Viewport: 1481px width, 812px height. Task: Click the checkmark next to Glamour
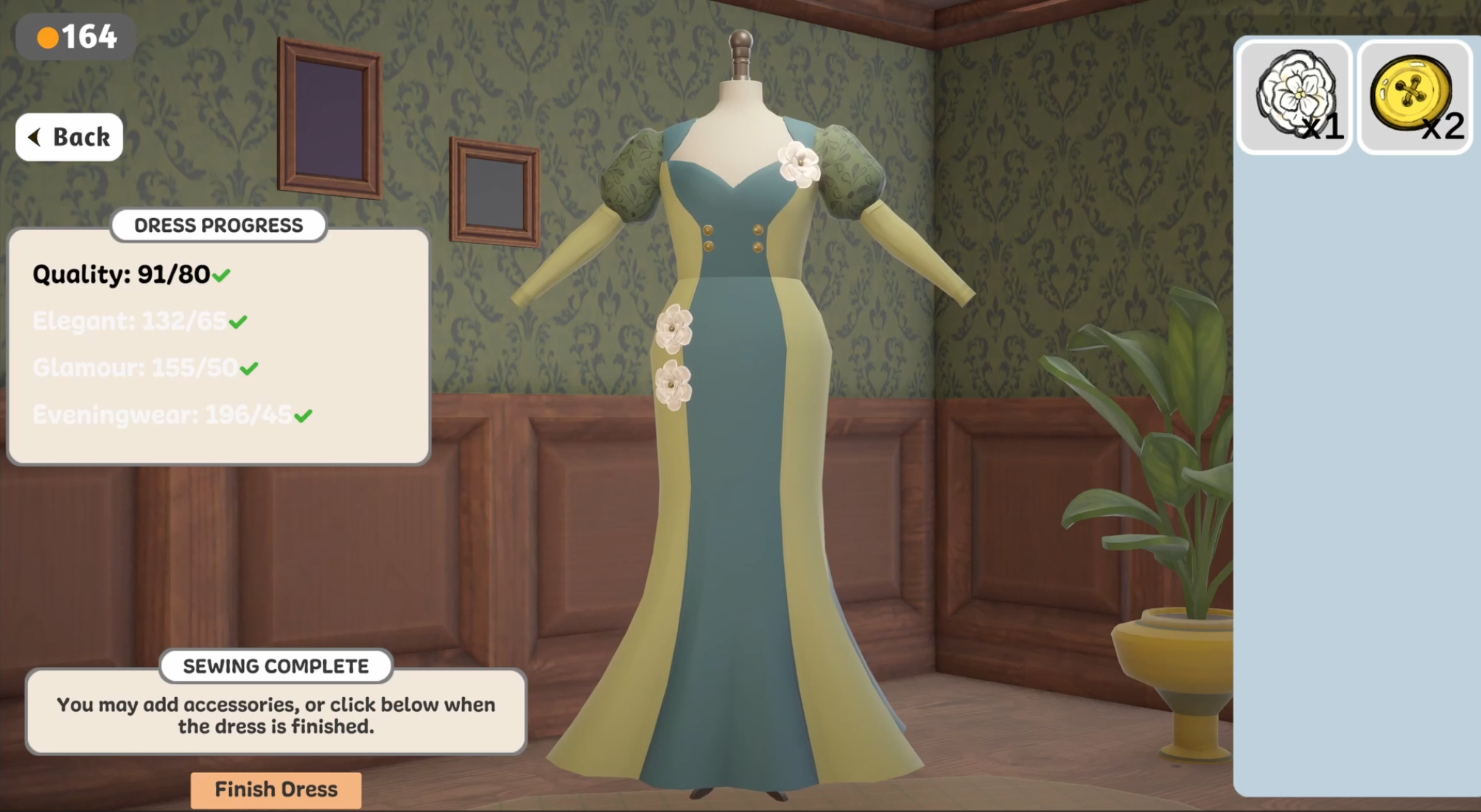pos(248,367)
